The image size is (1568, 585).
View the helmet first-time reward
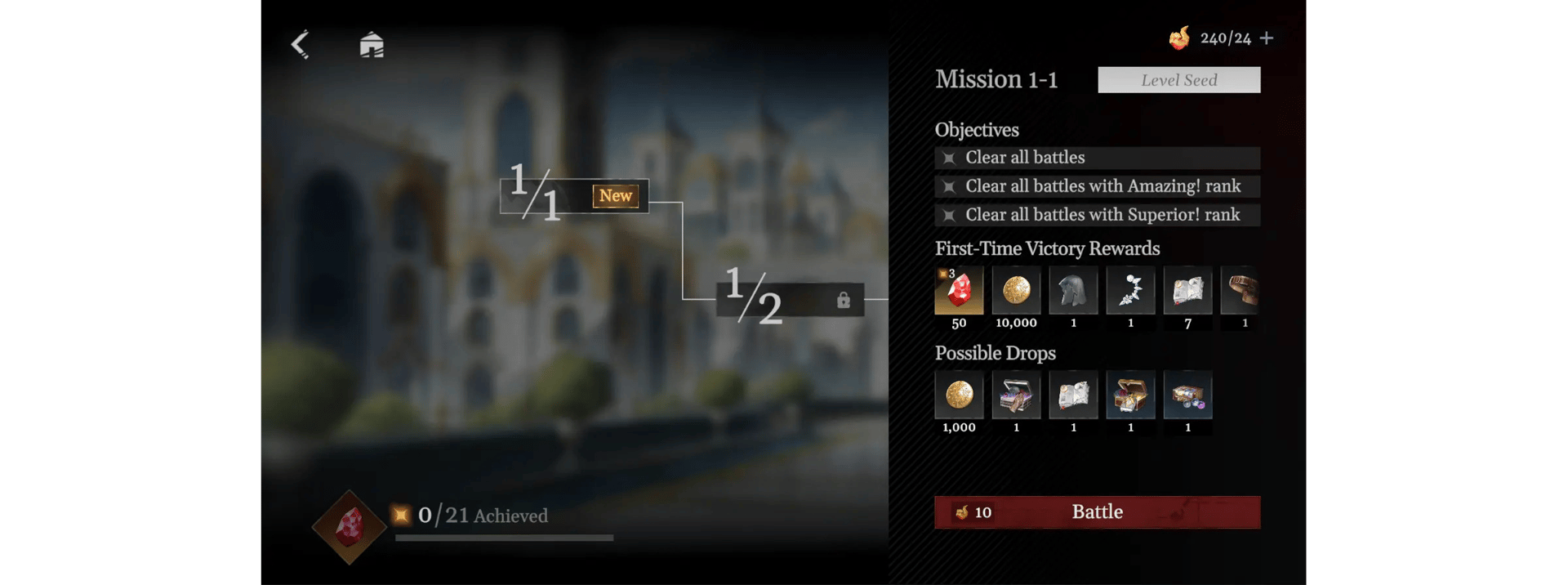click(1073, 291)
